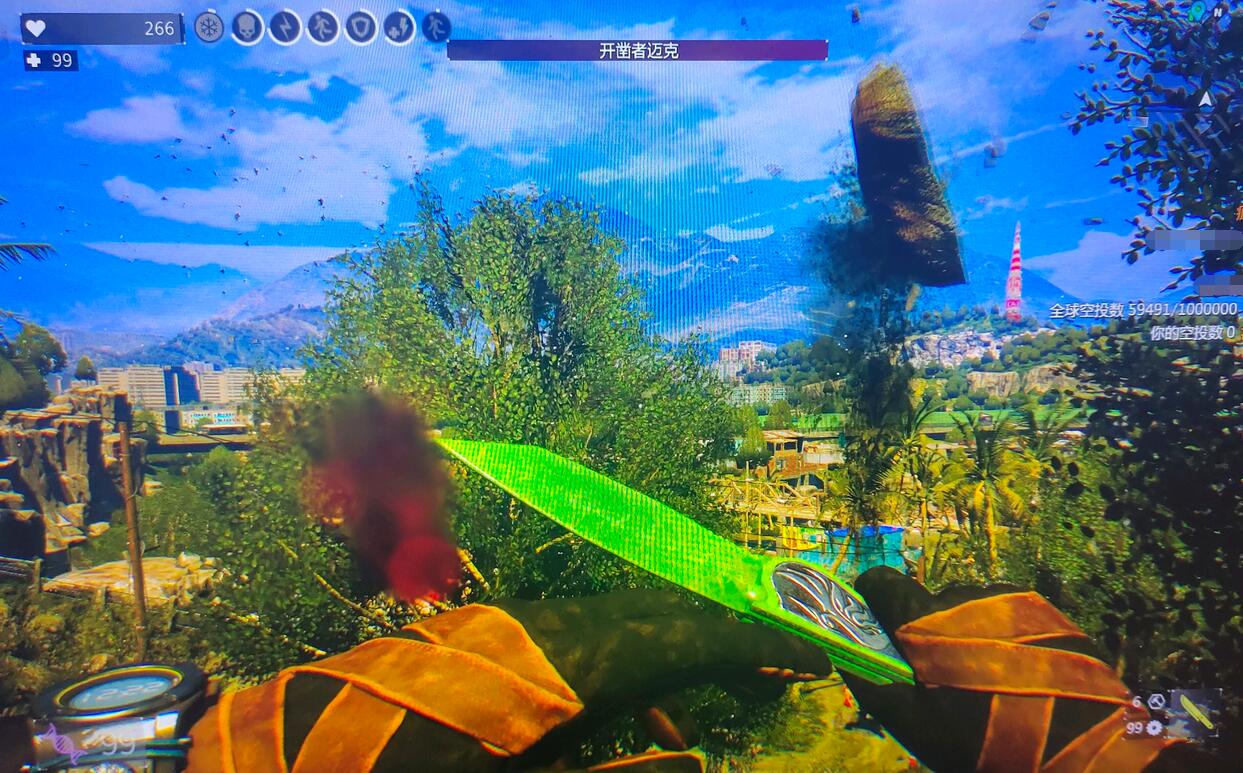Click the plus-and-lightning-bolt buff icon
The image size is (1243, 773).
(399, 27)
